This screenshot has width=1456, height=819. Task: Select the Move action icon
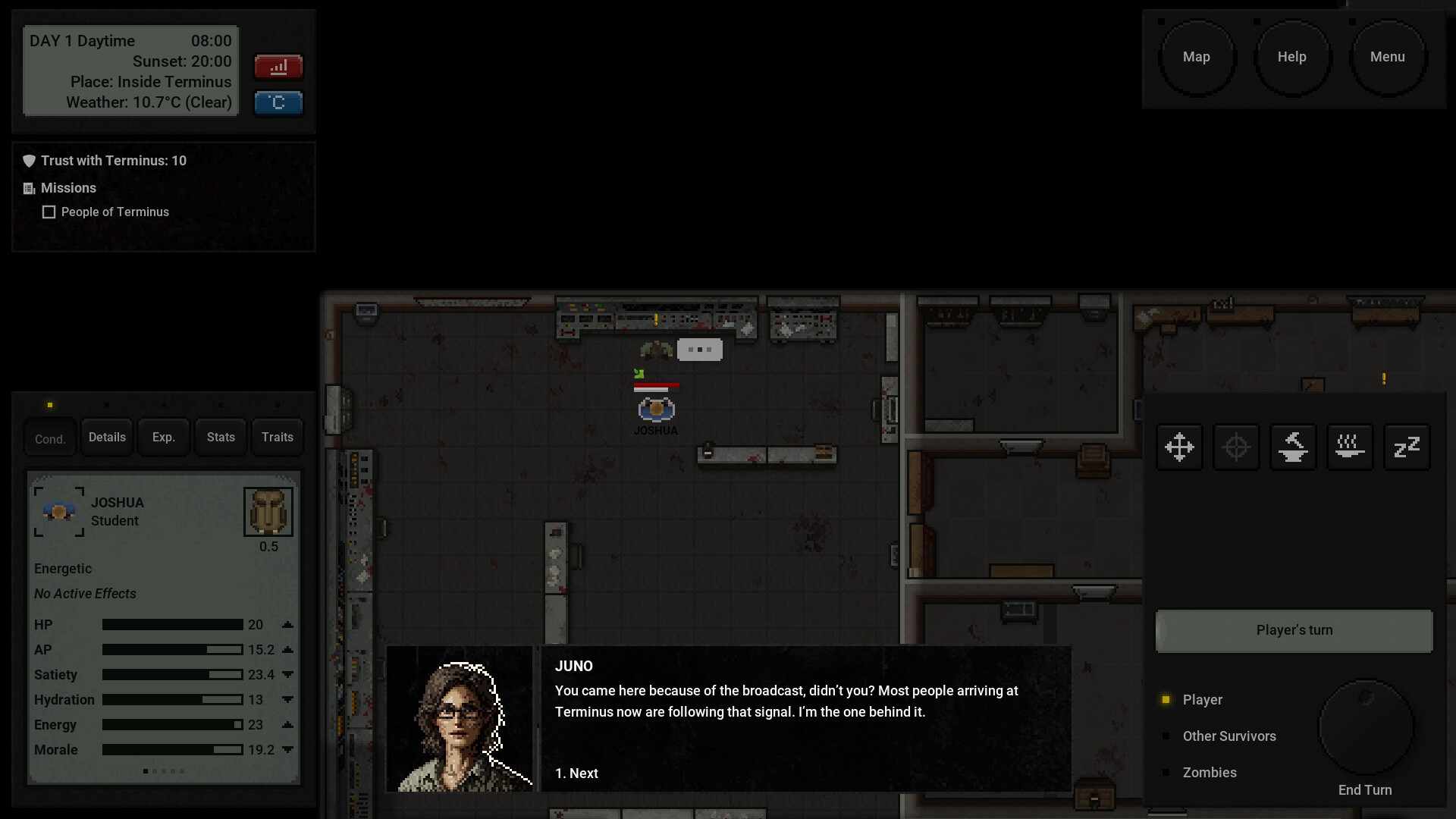pyautogui.click(x=1179, y=447)
